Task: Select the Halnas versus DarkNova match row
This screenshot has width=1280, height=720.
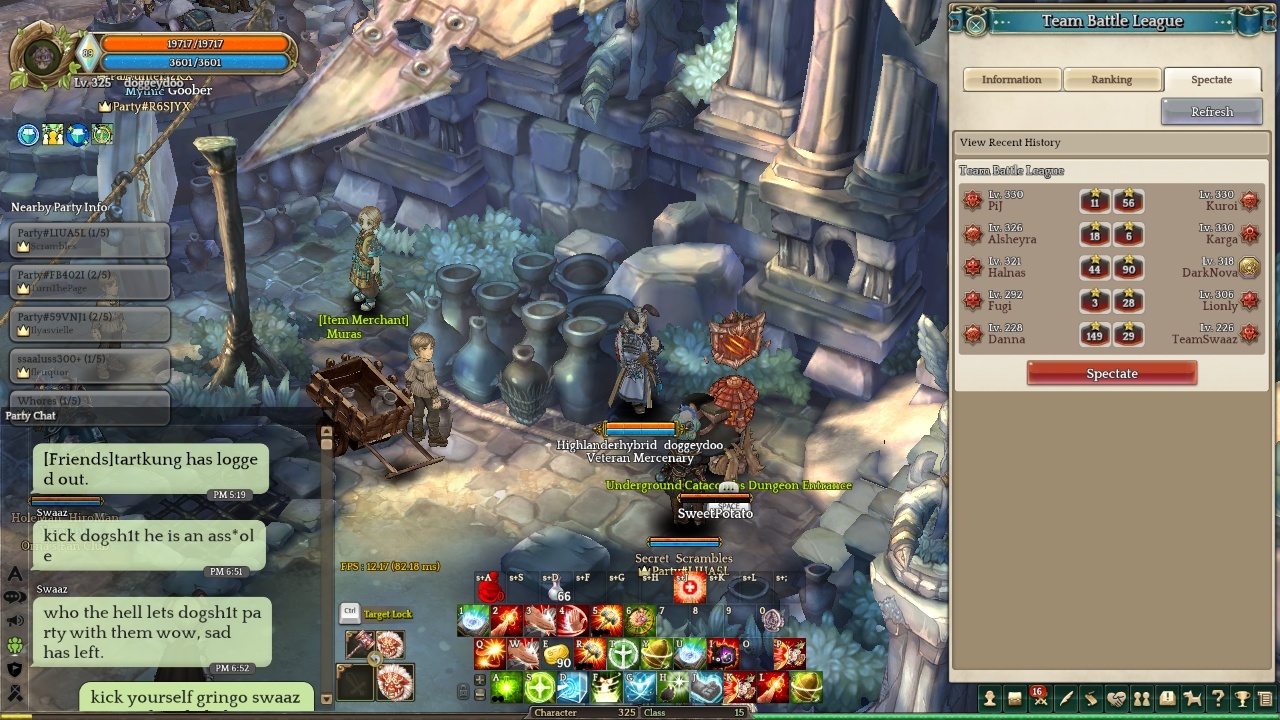Action: 1111,268
